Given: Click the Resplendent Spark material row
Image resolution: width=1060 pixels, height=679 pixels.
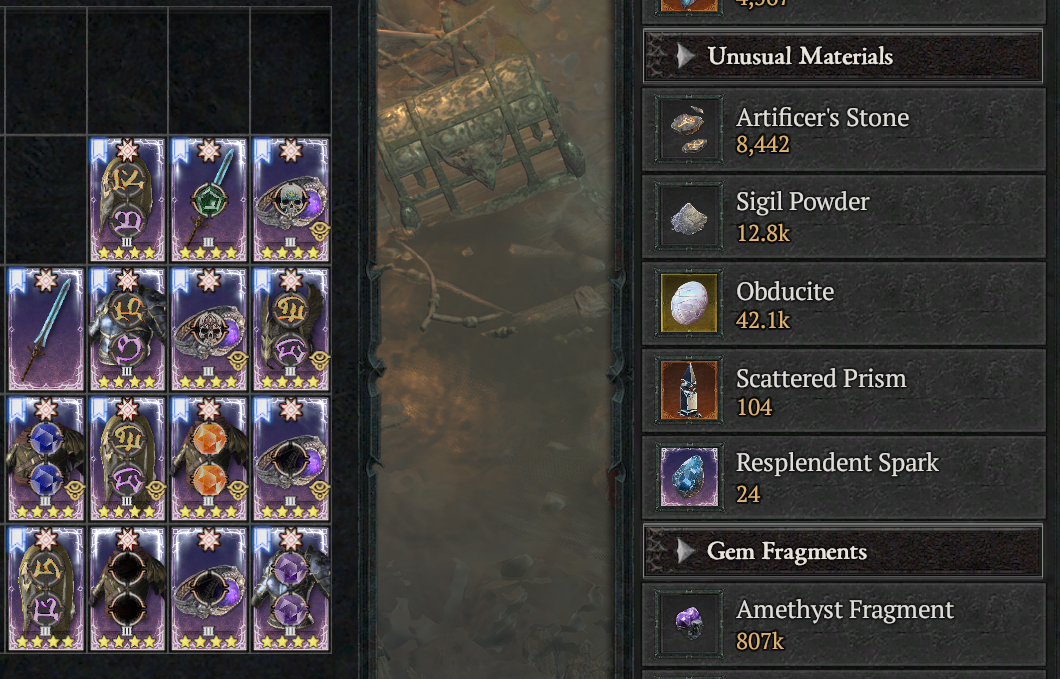Looking at the screenshot, I should tap(843, 477).
